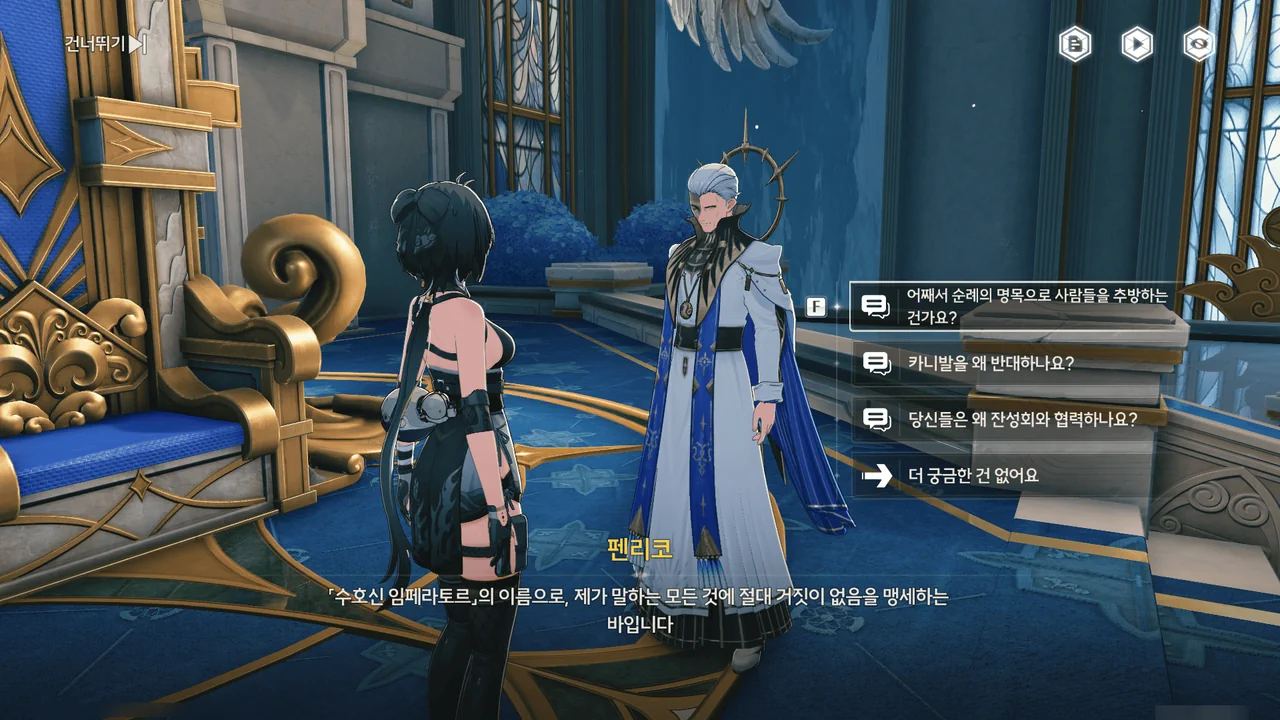Skip the cutscene with 건너뛰기
Screen dimensions: 1280x720
coord(105,43)
